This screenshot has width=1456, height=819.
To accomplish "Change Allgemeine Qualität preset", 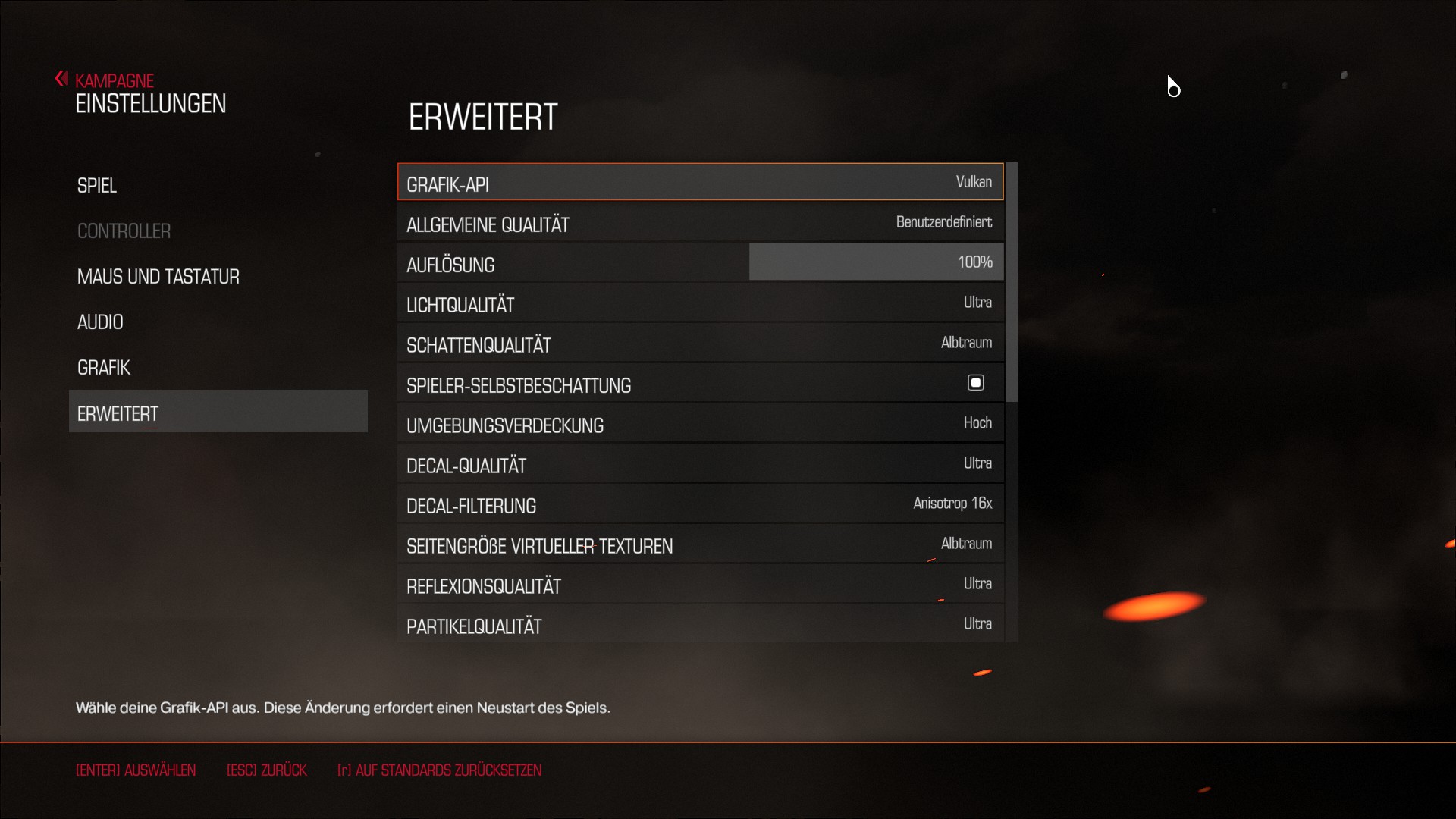I will [x=699, y=223].
